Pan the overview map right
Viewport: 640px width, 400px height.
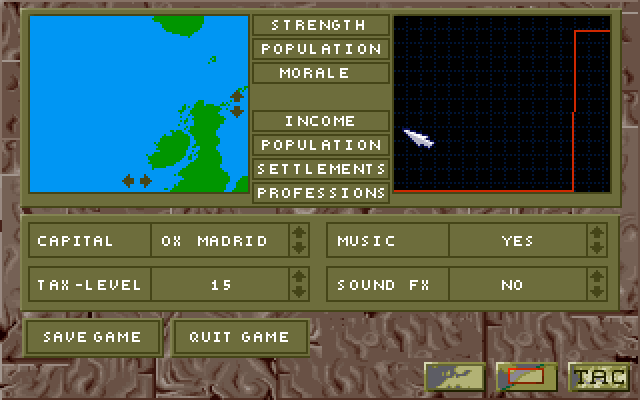point(145,181)
